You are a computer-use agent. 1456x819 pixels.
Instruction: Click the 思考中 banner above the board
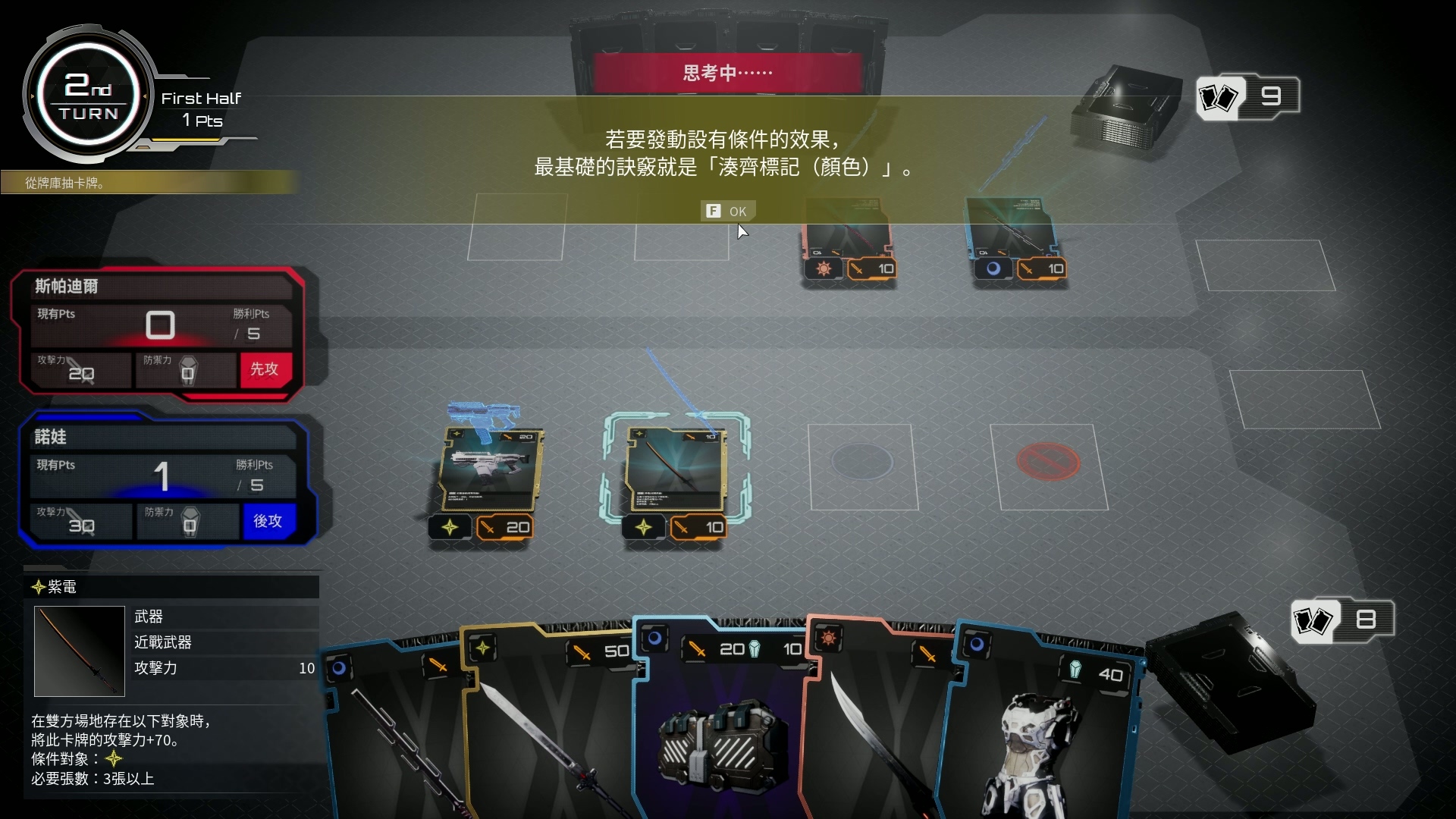click(x=726, y=71)
